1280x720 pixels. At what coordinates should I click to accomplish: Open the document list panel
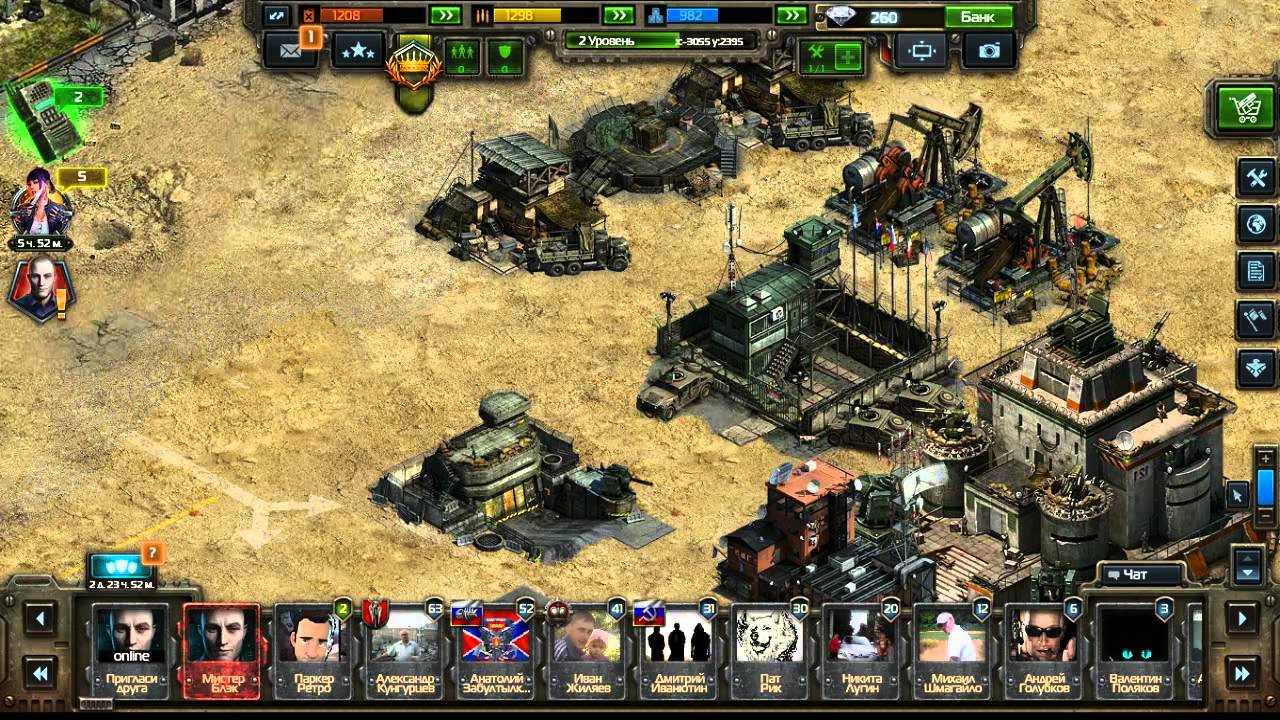(1256, 271)
